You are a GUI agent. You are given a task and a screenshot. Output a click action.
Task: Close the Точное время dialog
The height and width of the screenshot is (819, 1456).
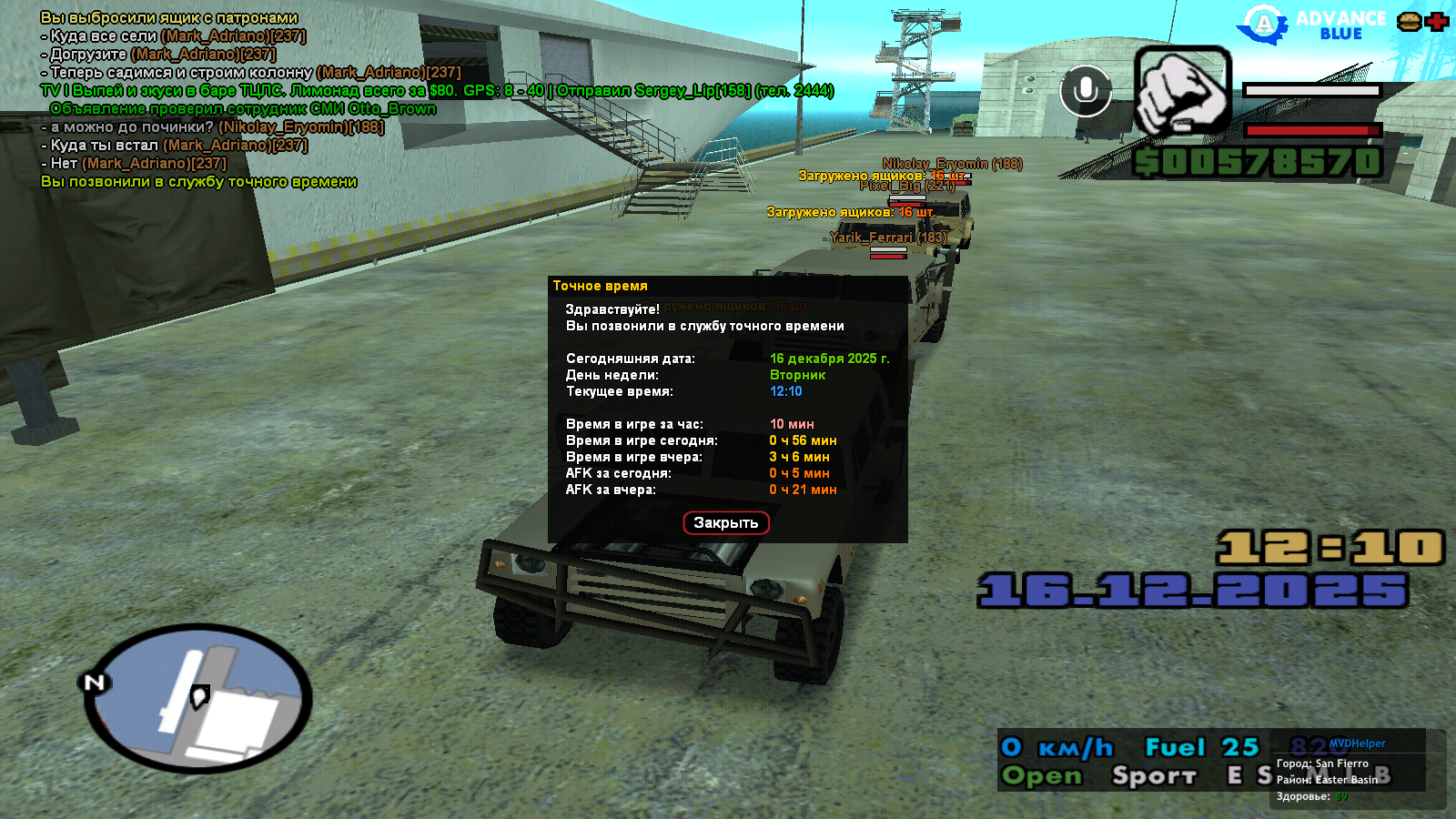725,522
